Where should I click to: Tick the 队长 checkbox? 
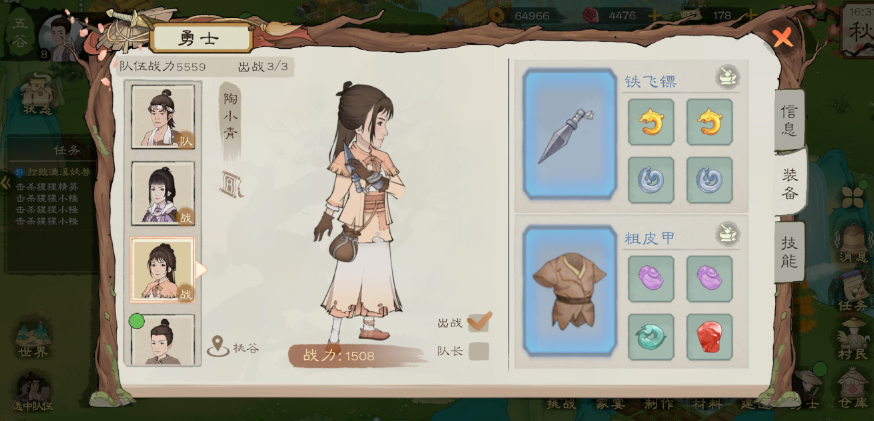click(x=479, y=351)
